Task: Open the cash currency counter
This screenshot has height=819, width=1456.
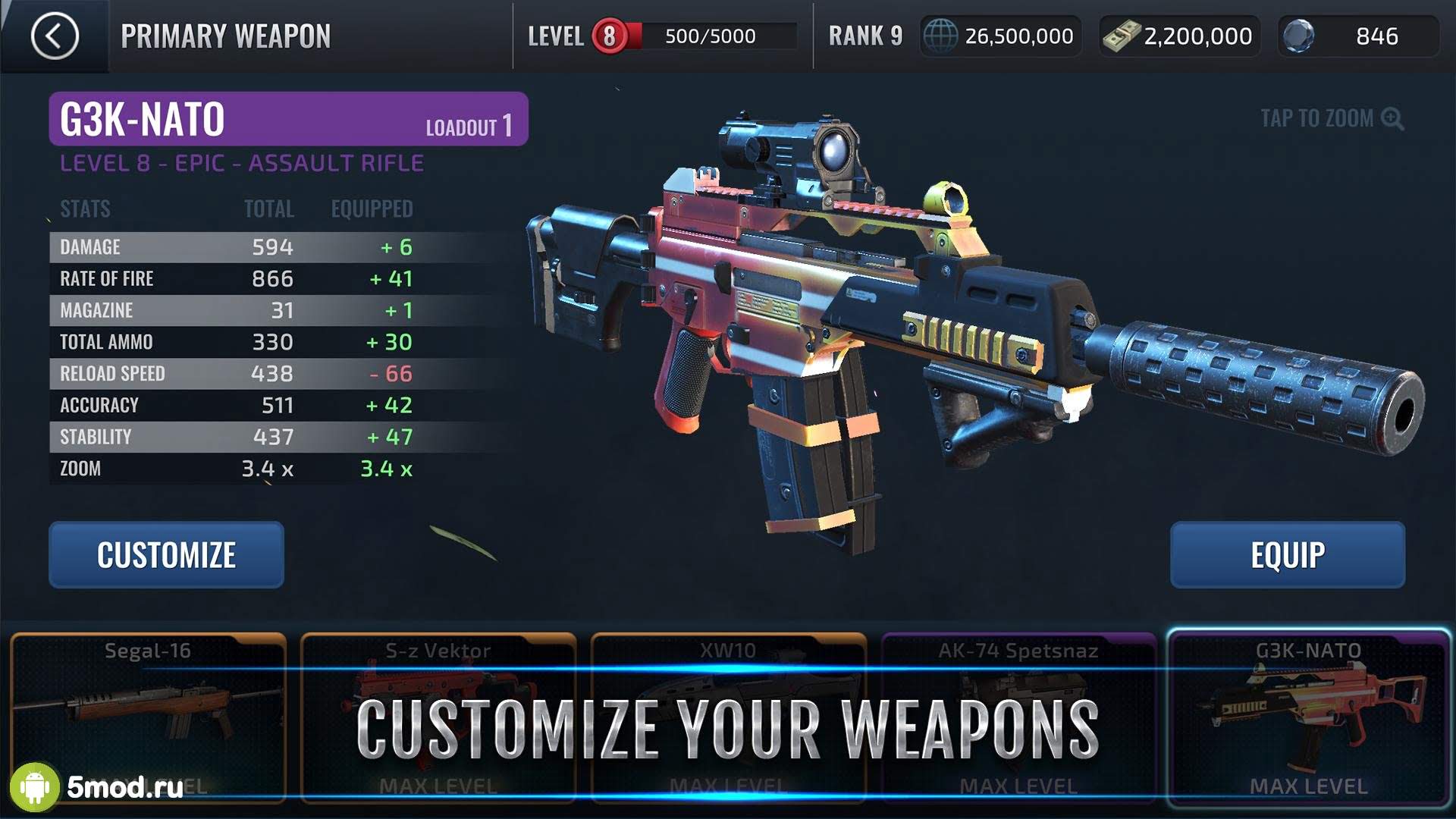Action: tap(1179, 36)
